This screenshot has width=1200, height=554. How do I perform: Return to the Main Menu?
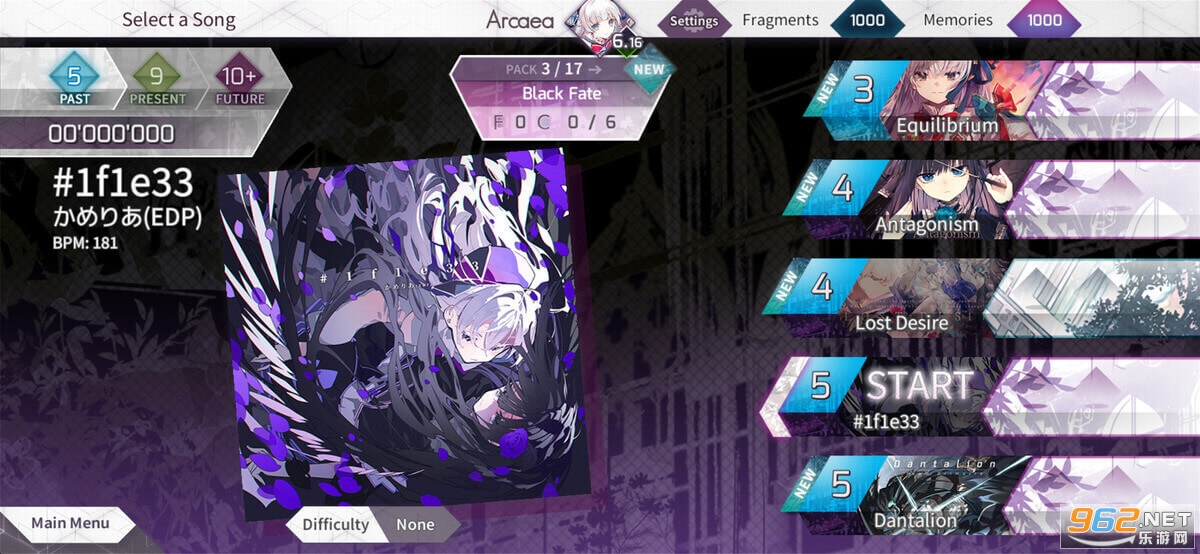(x=68, y=523)
